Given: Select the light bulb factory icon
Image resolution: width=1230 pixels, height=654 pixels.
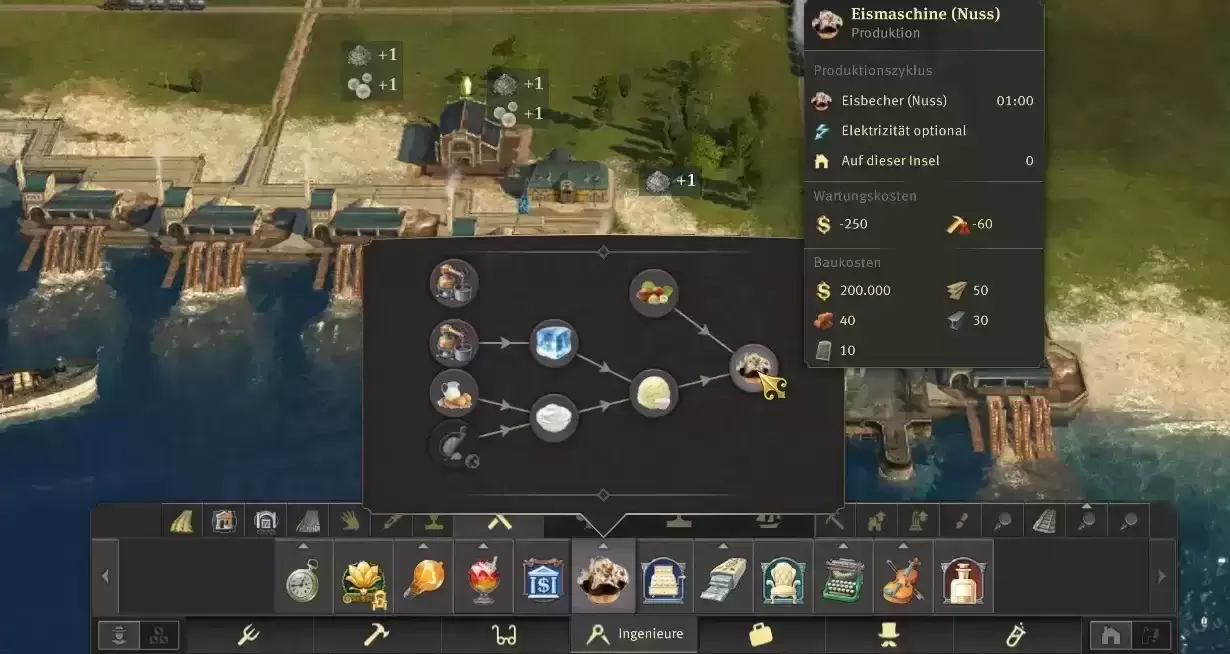Looking at the screenshot, I should coord(423,579).
